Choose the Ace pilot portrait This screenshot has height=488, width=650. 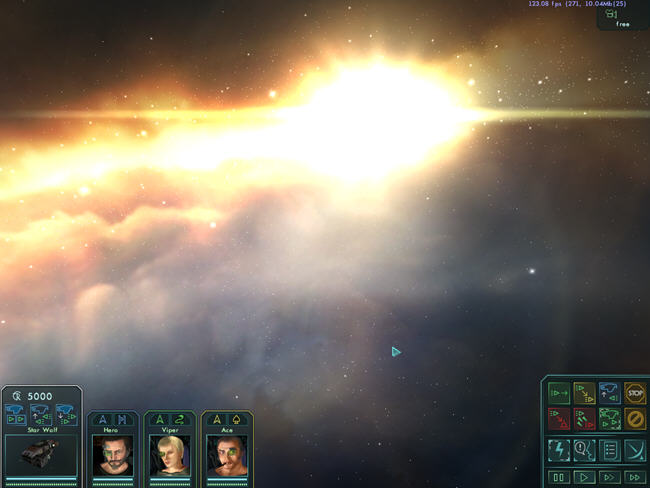pyautogui.click(x=226, y=454)
